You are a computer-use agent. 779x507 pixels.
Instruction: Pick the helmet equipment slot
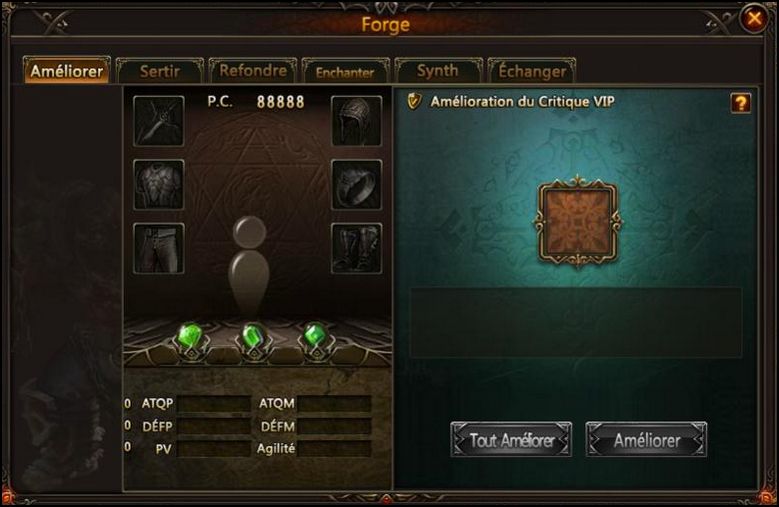pos(357,121)
